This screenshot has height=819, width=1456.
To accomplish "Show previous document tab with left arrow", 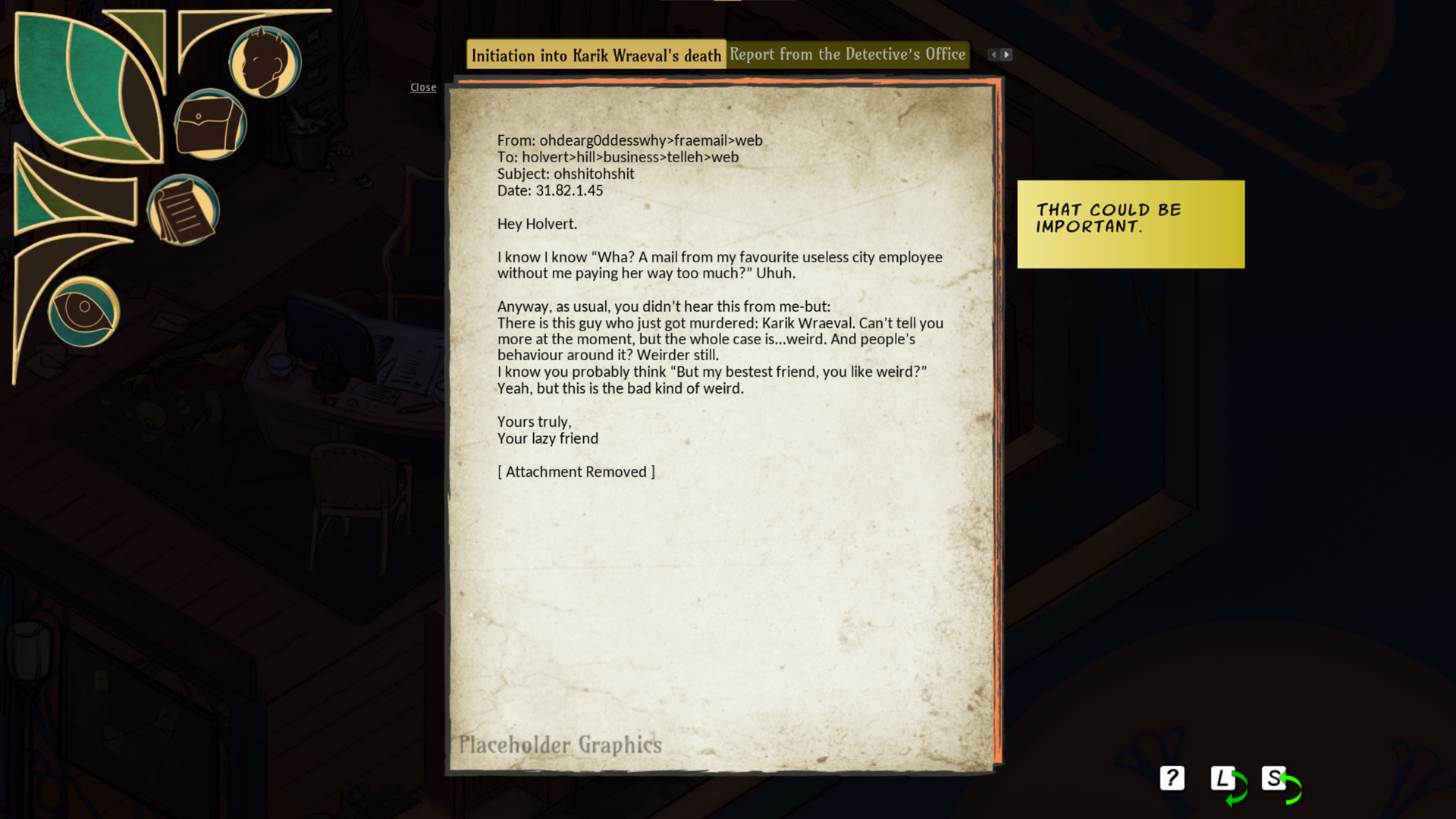I will click(993, 55).
